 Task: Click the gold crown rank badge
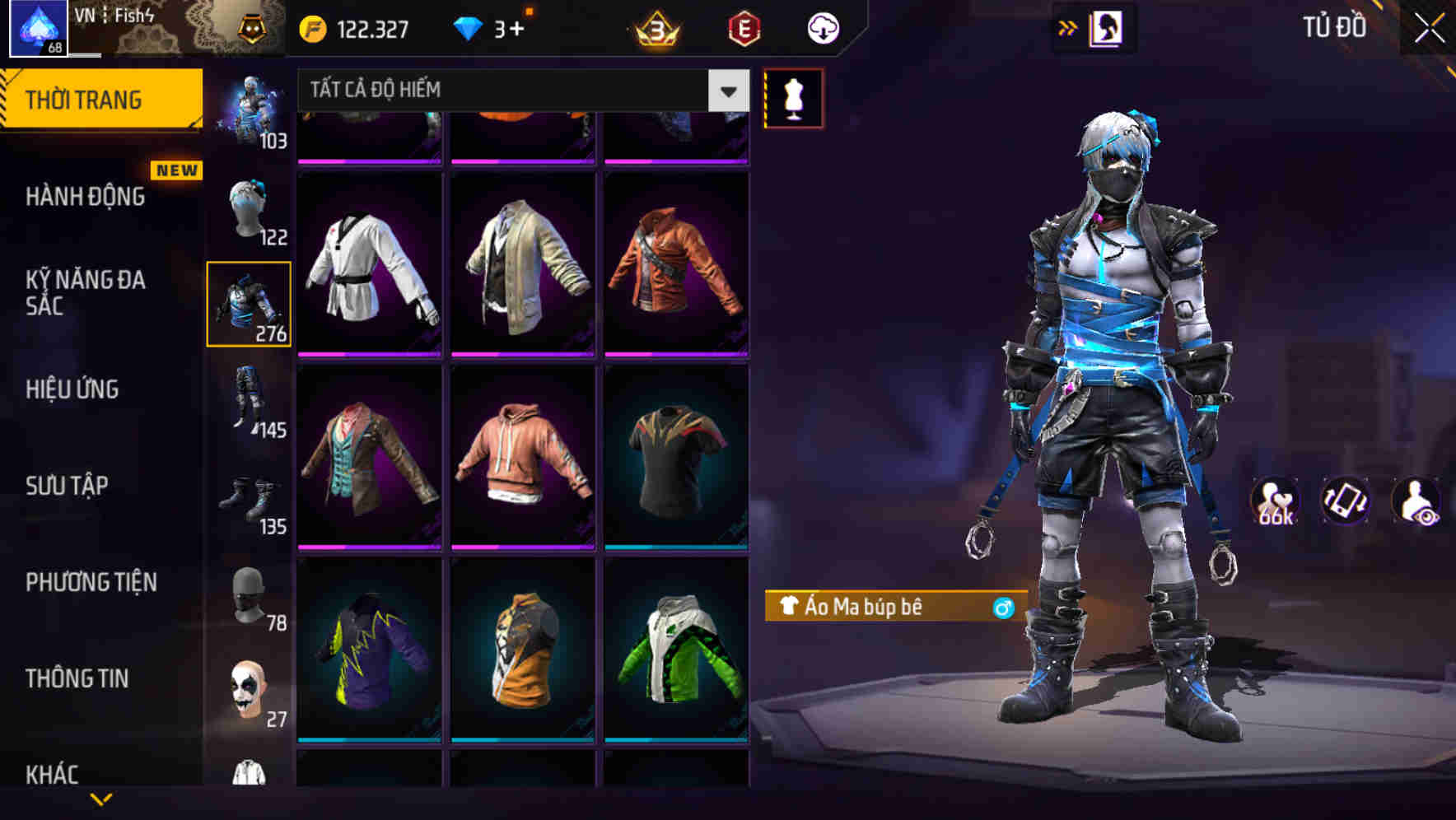click(655, 26)
